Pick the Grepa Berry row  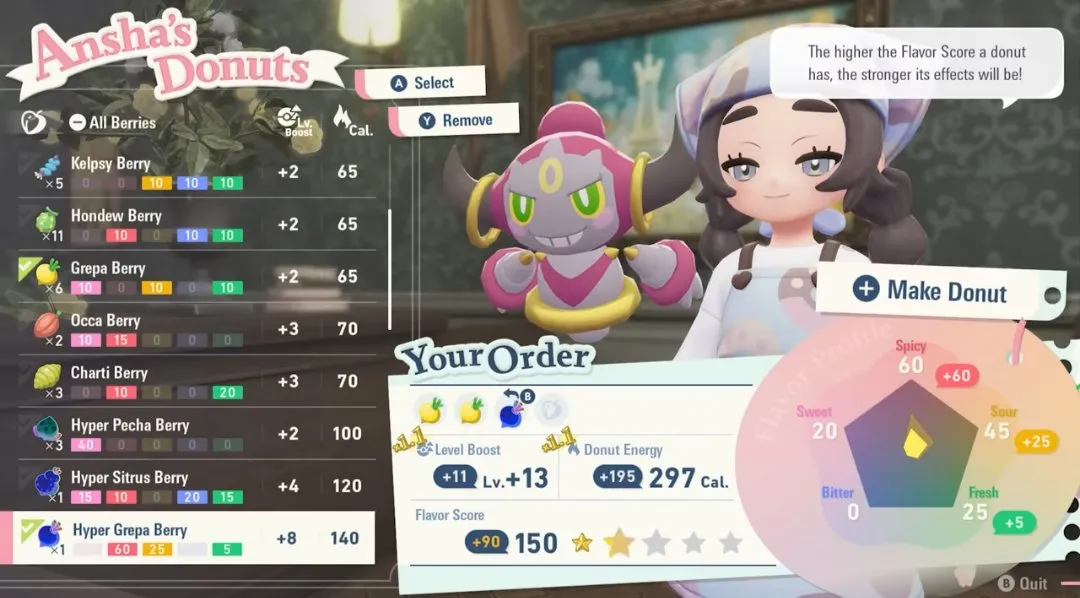pyautogui.click(x=190, y=276)
